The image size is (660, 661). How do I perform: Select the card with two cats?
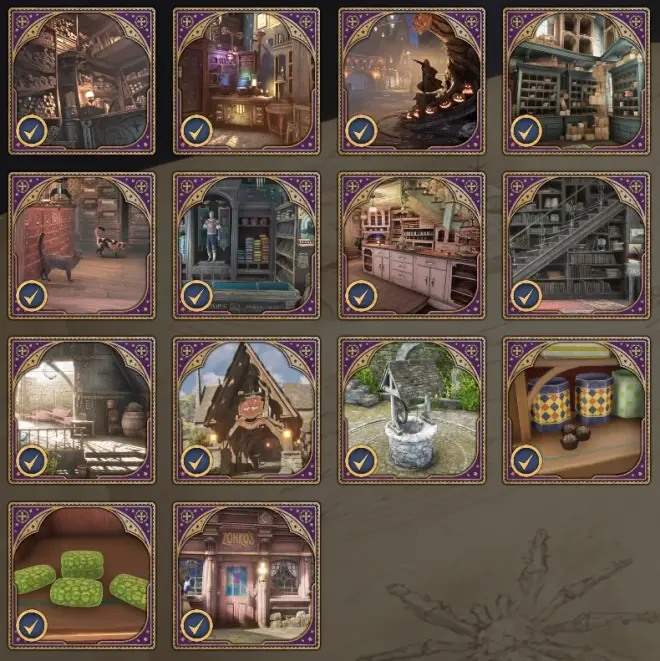coord(82,245)
